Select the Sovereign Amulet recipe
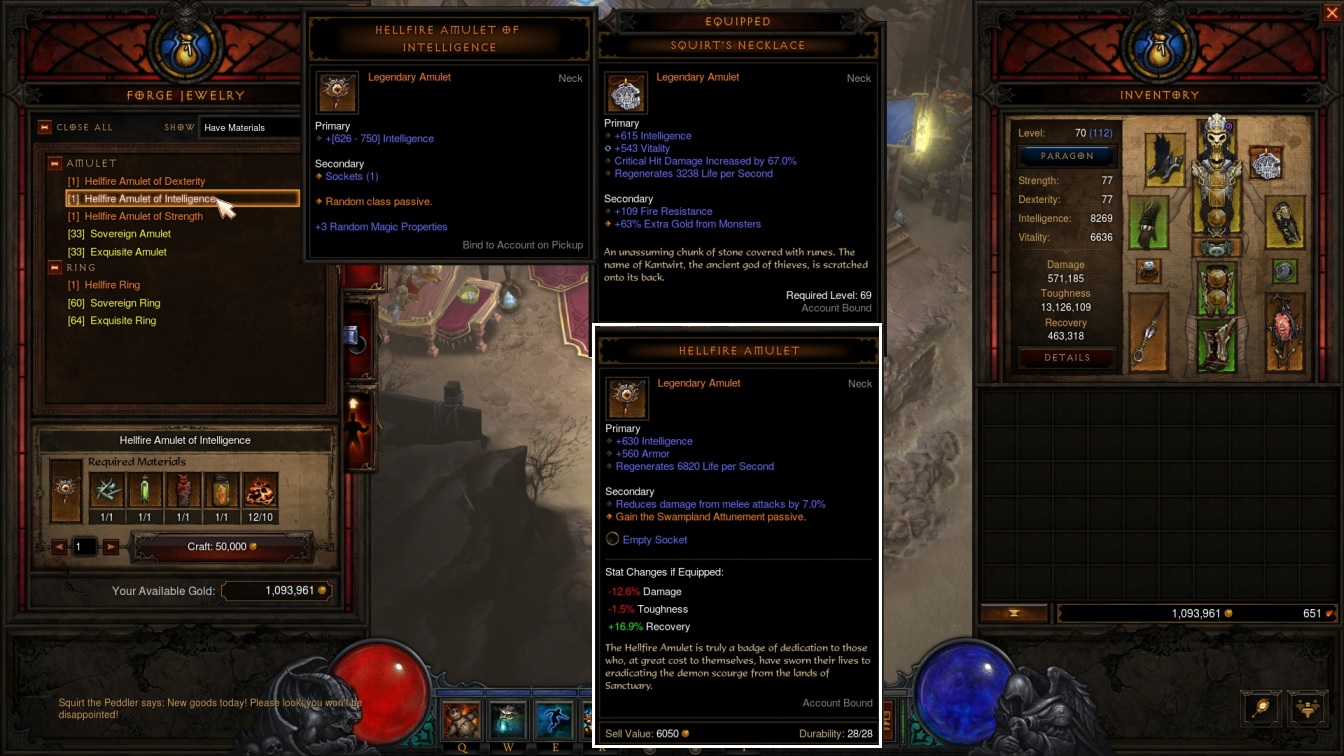This screenshot has width=1344, height=756. click(x=131, y=234)
